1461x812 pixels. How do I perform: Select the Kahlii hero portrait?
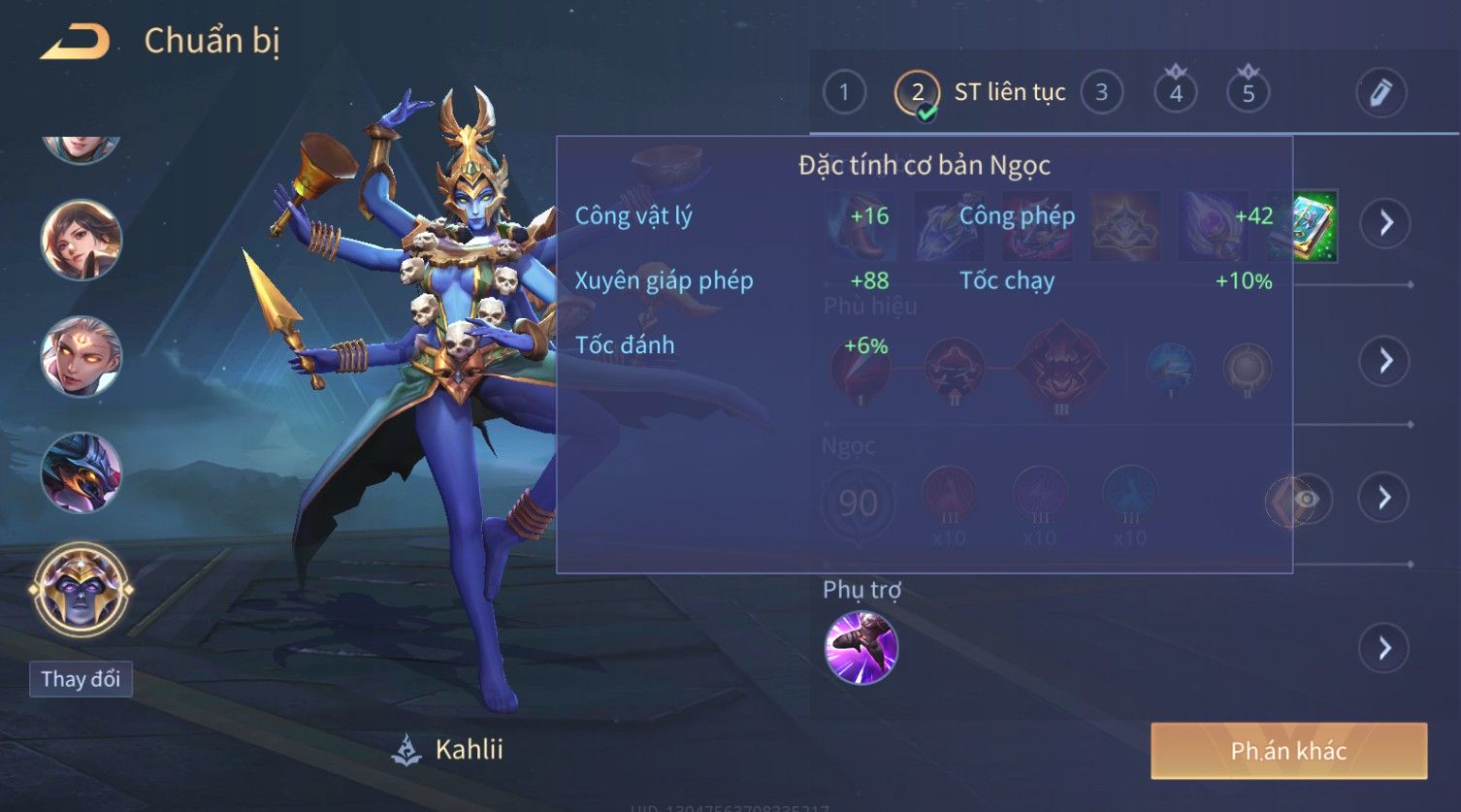pyautogui.click(x=81, y=590)
